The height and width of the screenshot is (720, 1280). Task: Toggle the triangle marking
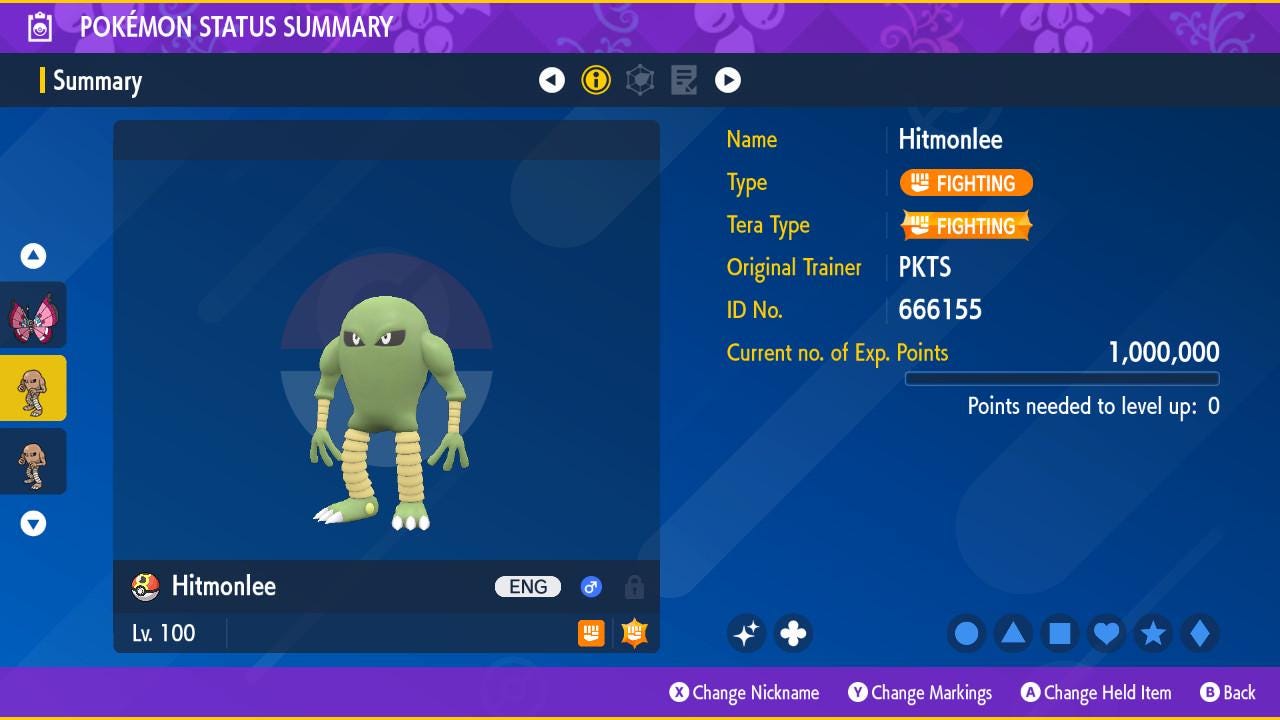[x=1013, y=633]
